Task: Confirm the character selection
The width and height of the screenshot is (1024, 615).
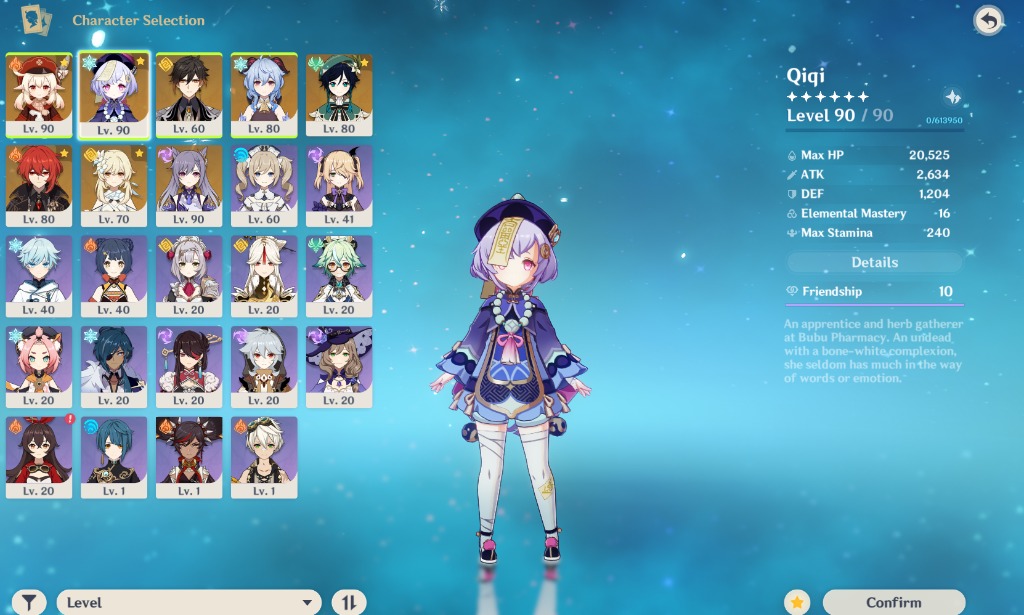Action: pyautogui.click(x=893, y=602)
